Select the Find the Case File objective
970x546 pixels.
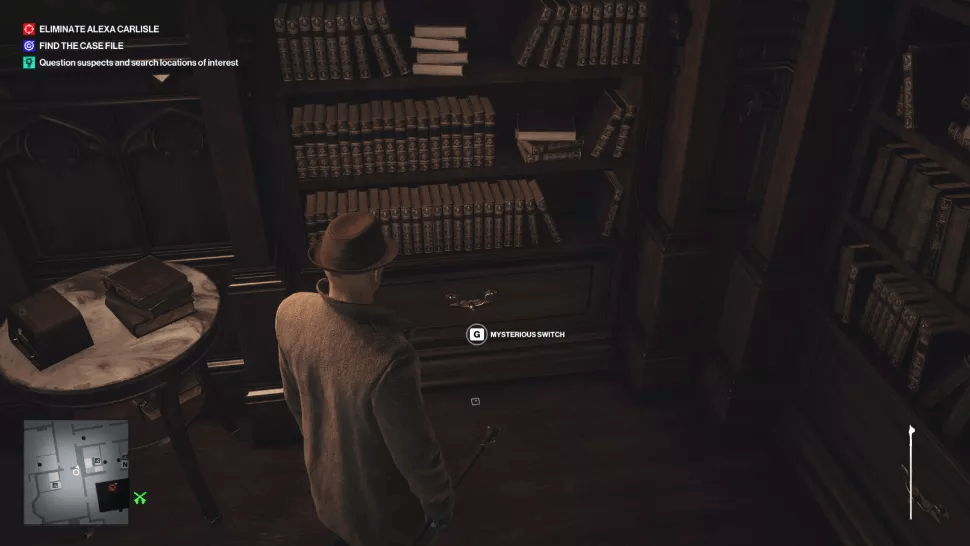[x=81, y=46]
